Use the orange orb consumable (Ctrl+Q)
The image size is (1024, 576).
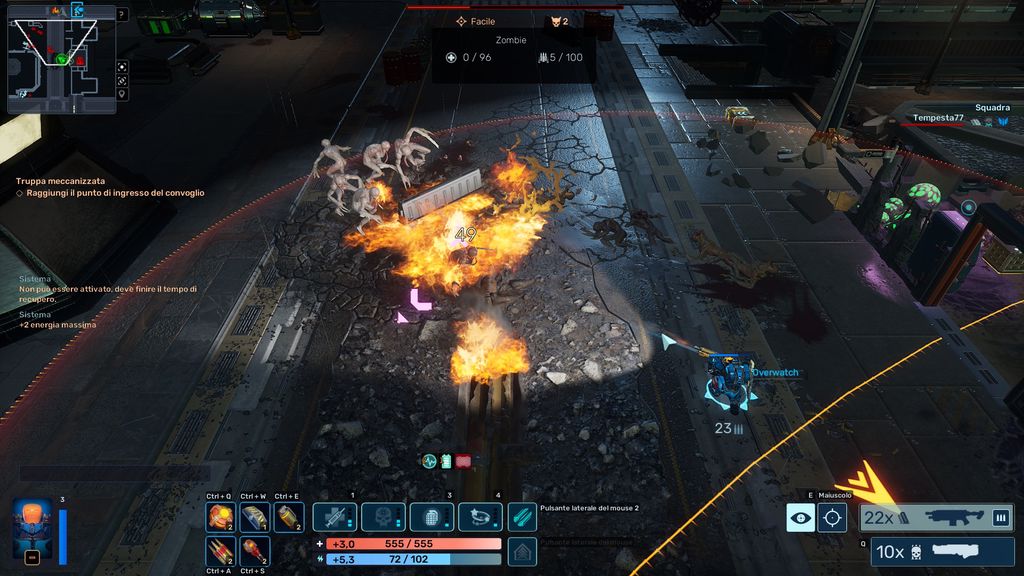pyautogui.click(x=220, y=517)
